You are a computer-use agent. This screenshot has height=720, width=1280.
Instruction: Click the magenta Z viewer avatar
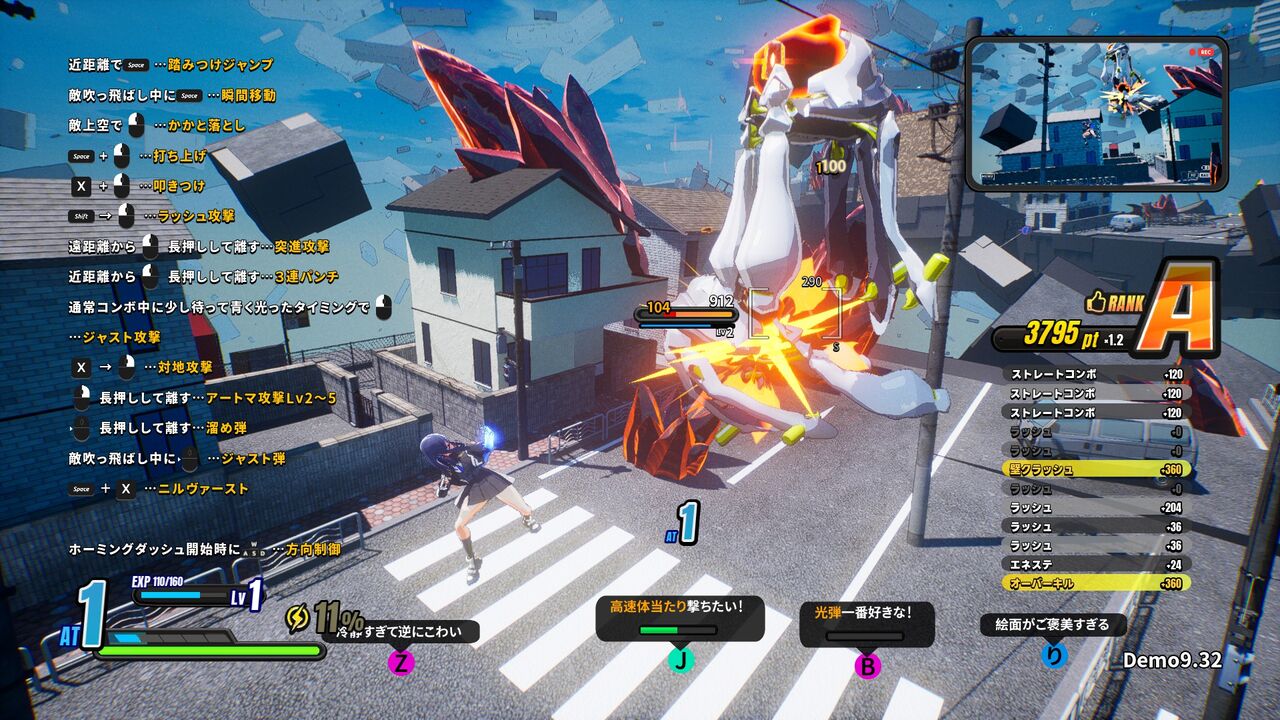click(401, 662)
